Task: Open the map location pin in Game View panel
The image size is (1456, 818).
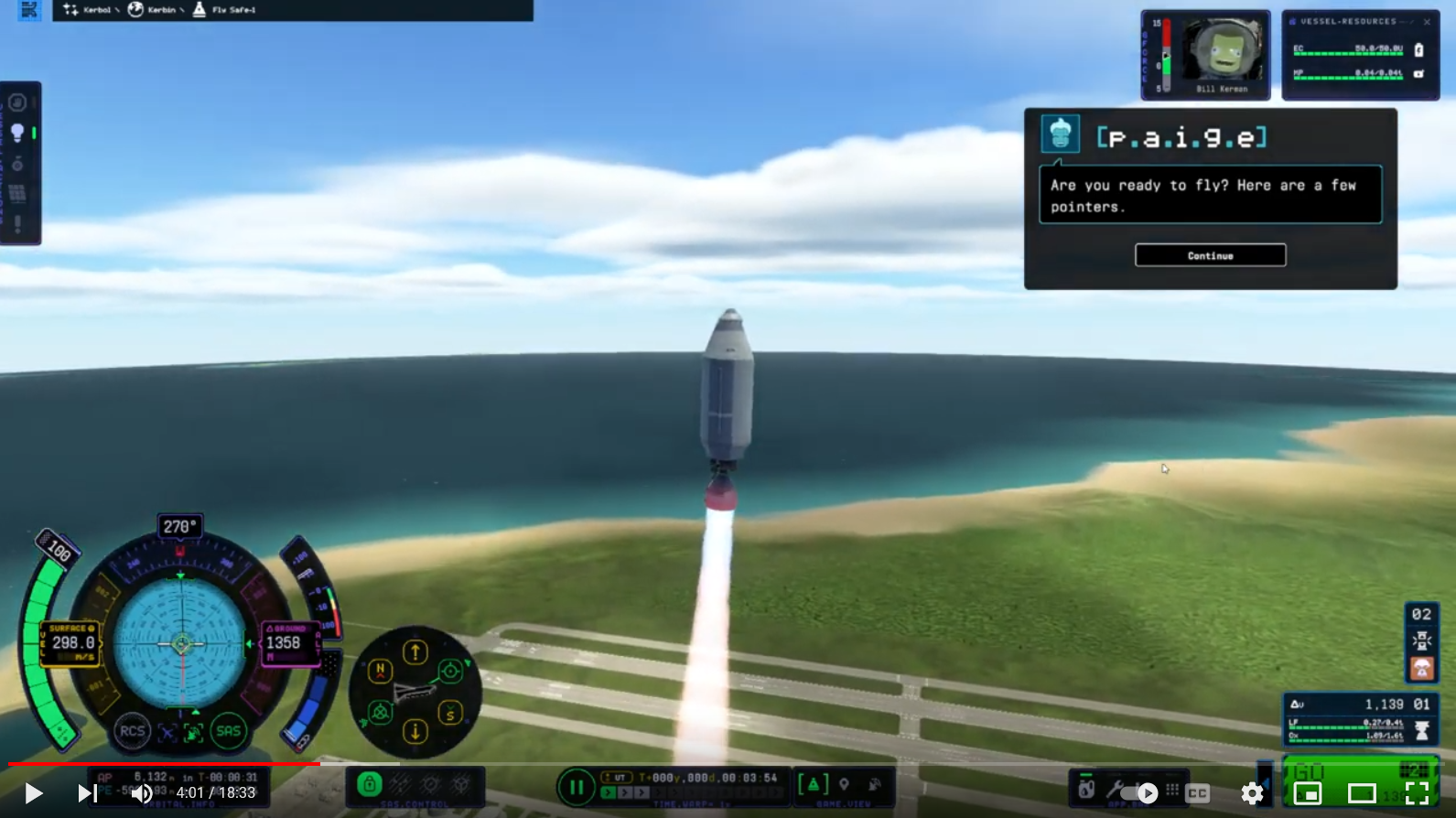Action: [845, 783]
